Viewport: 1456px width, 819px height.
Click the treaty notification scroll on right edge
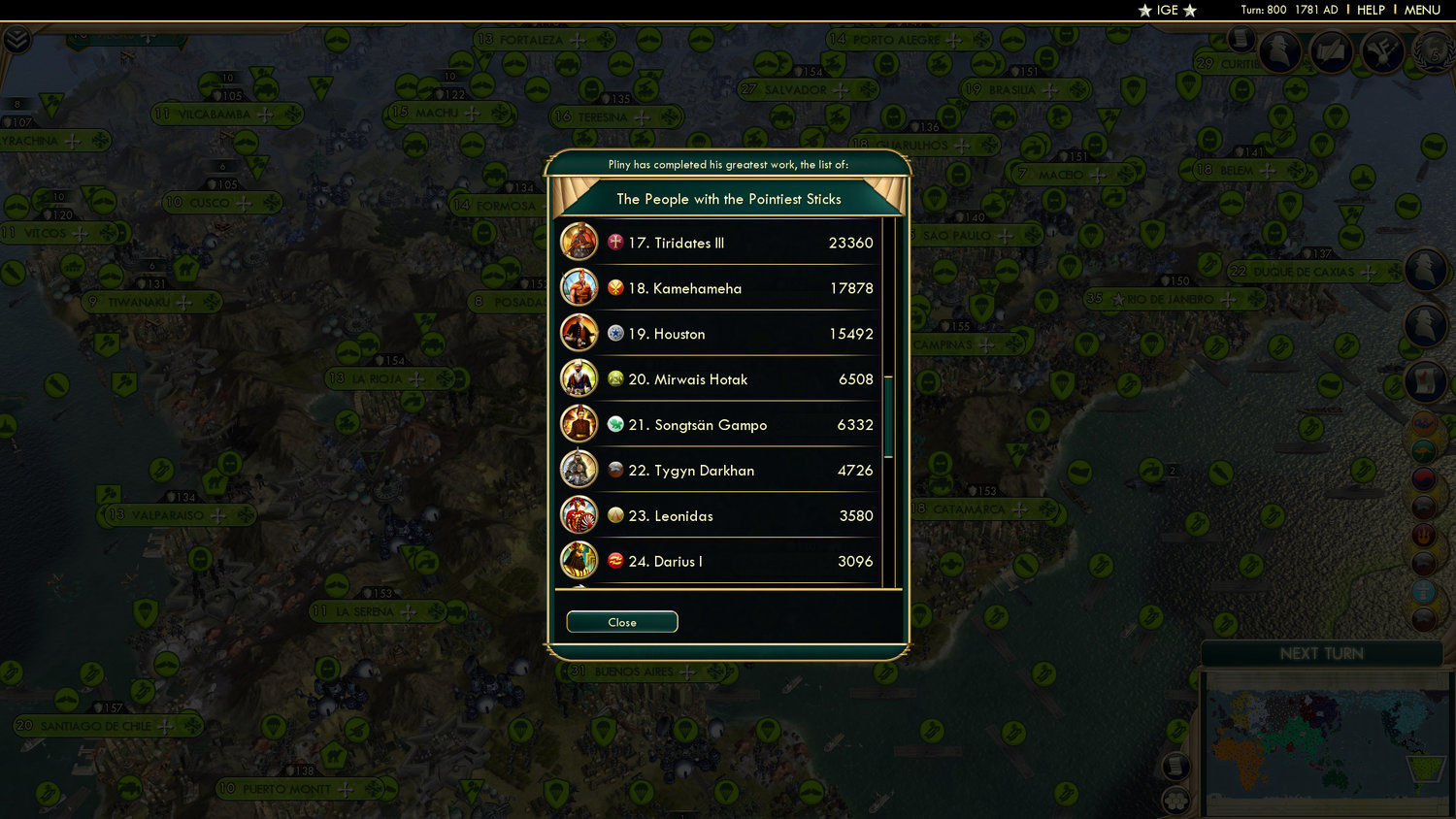coord(1428,381)
